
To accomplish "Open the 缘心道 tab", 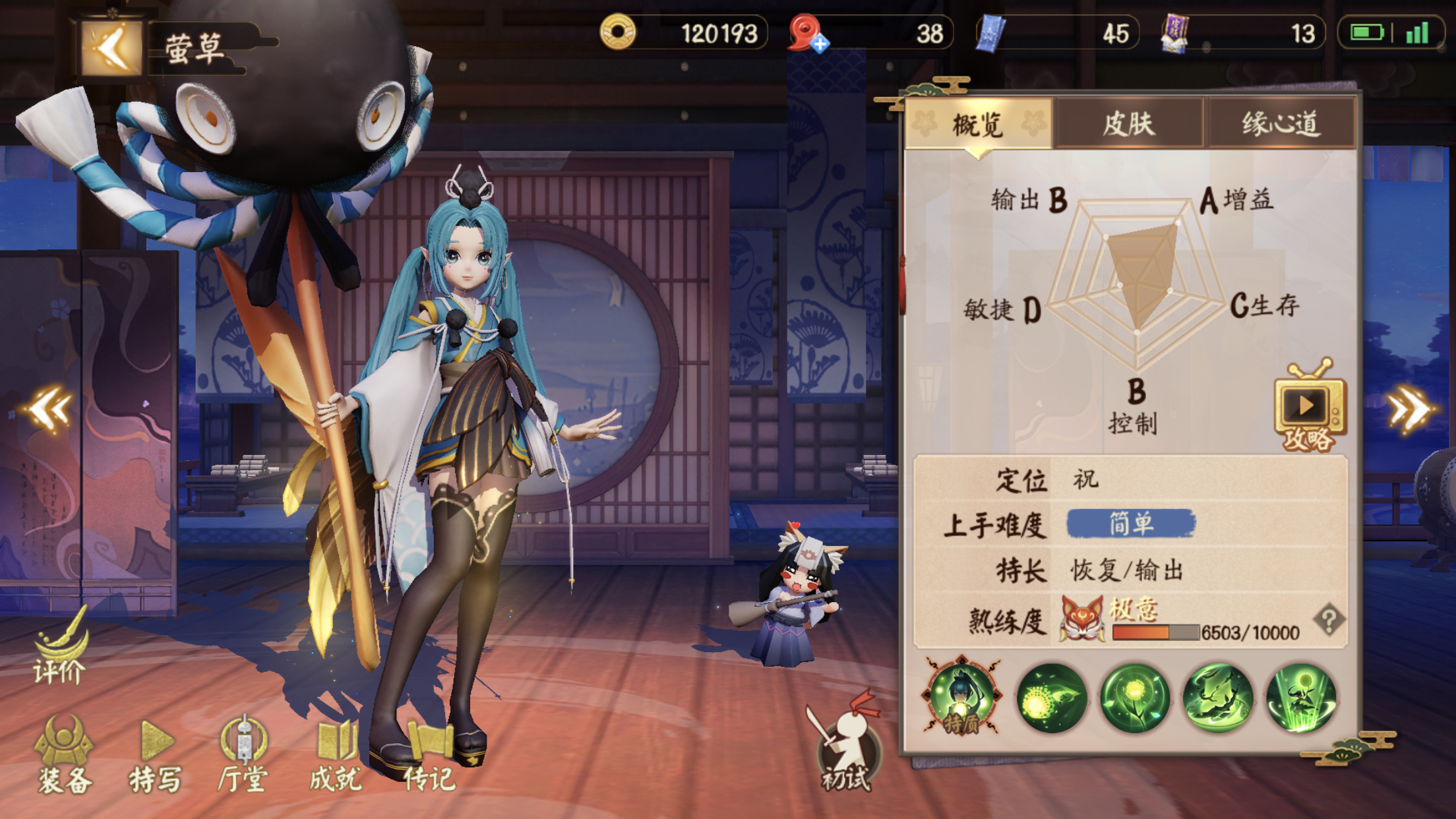I will [1280, 123].
